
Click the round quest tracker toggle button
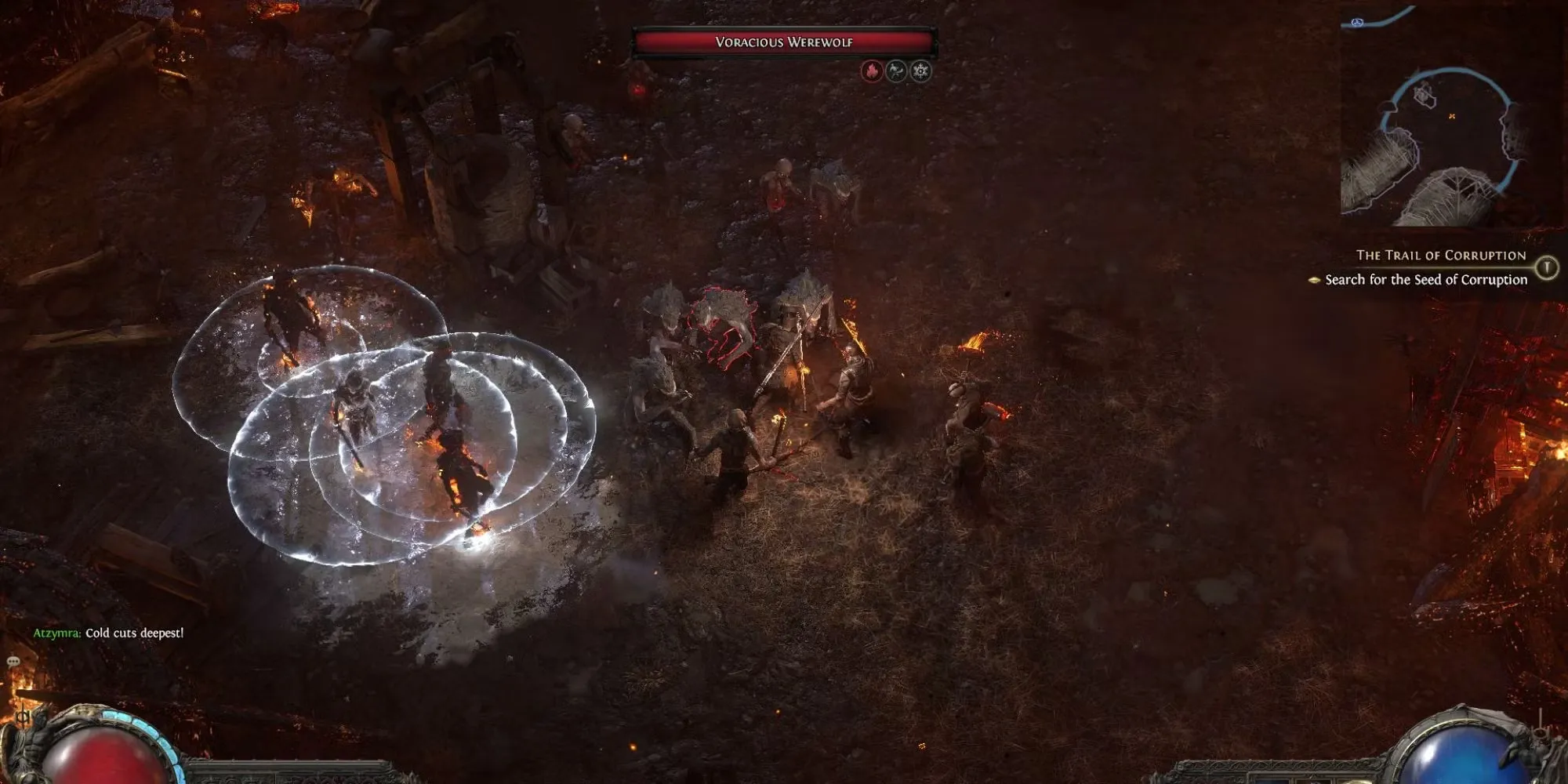click(x=1546, y=267)
